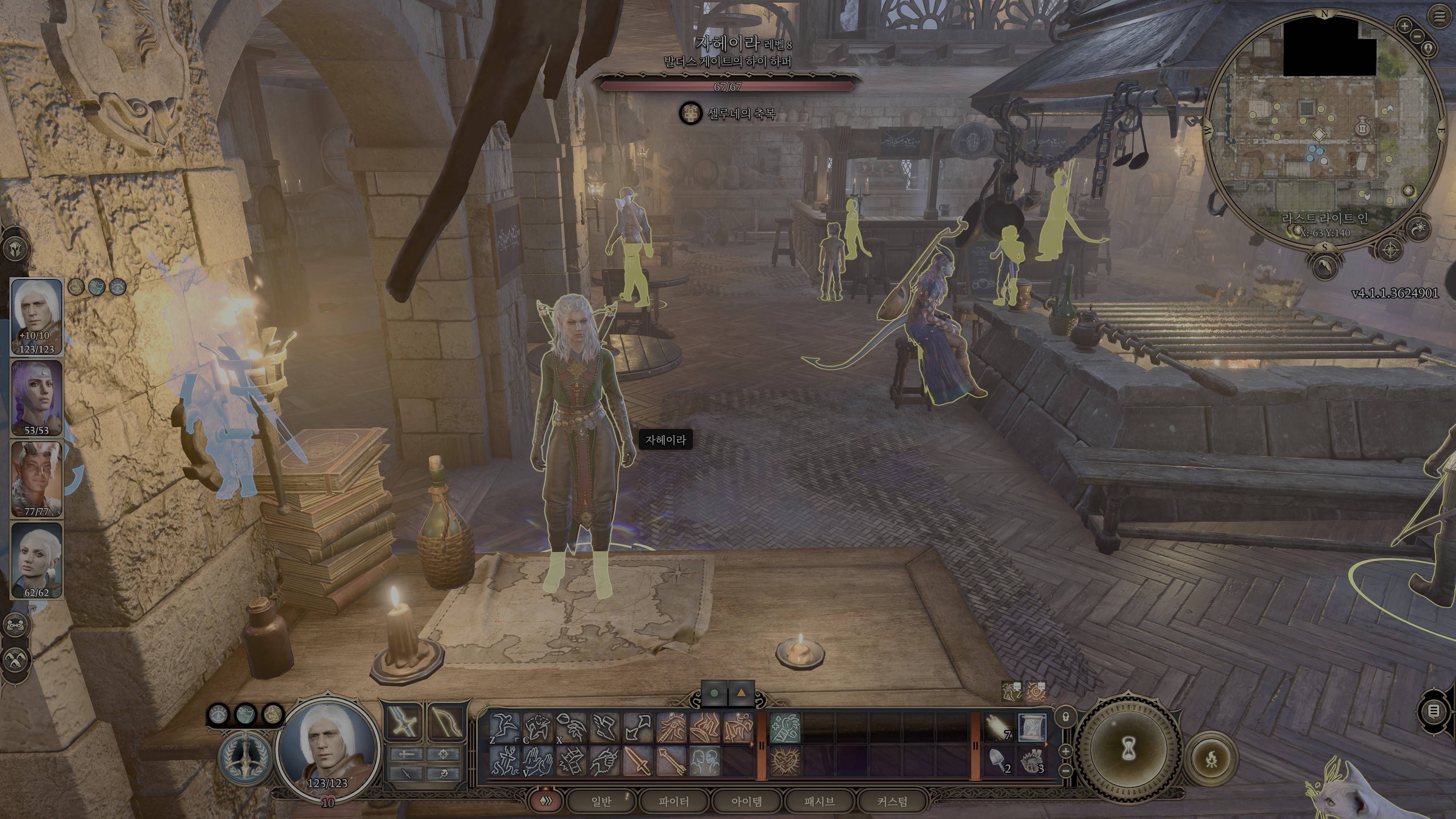
Task: Toggle the group chain link button
Action: (x=15, y=625)
